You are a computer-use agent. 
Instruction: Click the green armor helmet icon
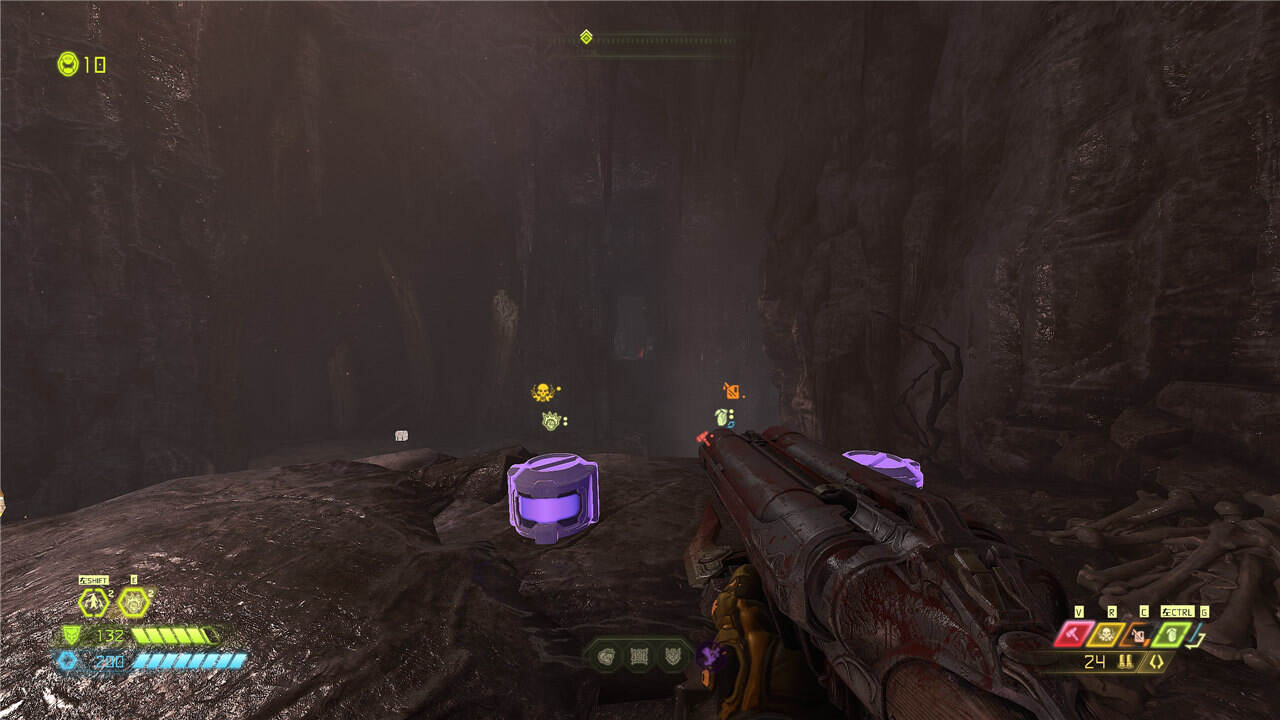click(70, 635)
